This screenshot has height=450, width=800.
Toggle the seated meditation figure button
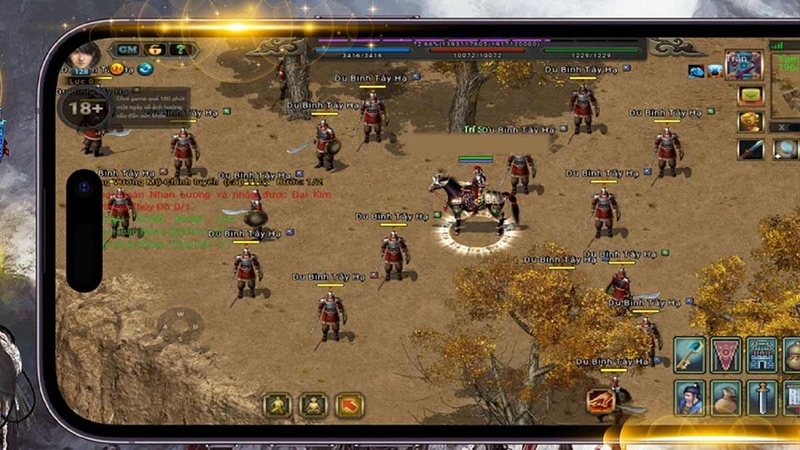(x=313, y=405)
